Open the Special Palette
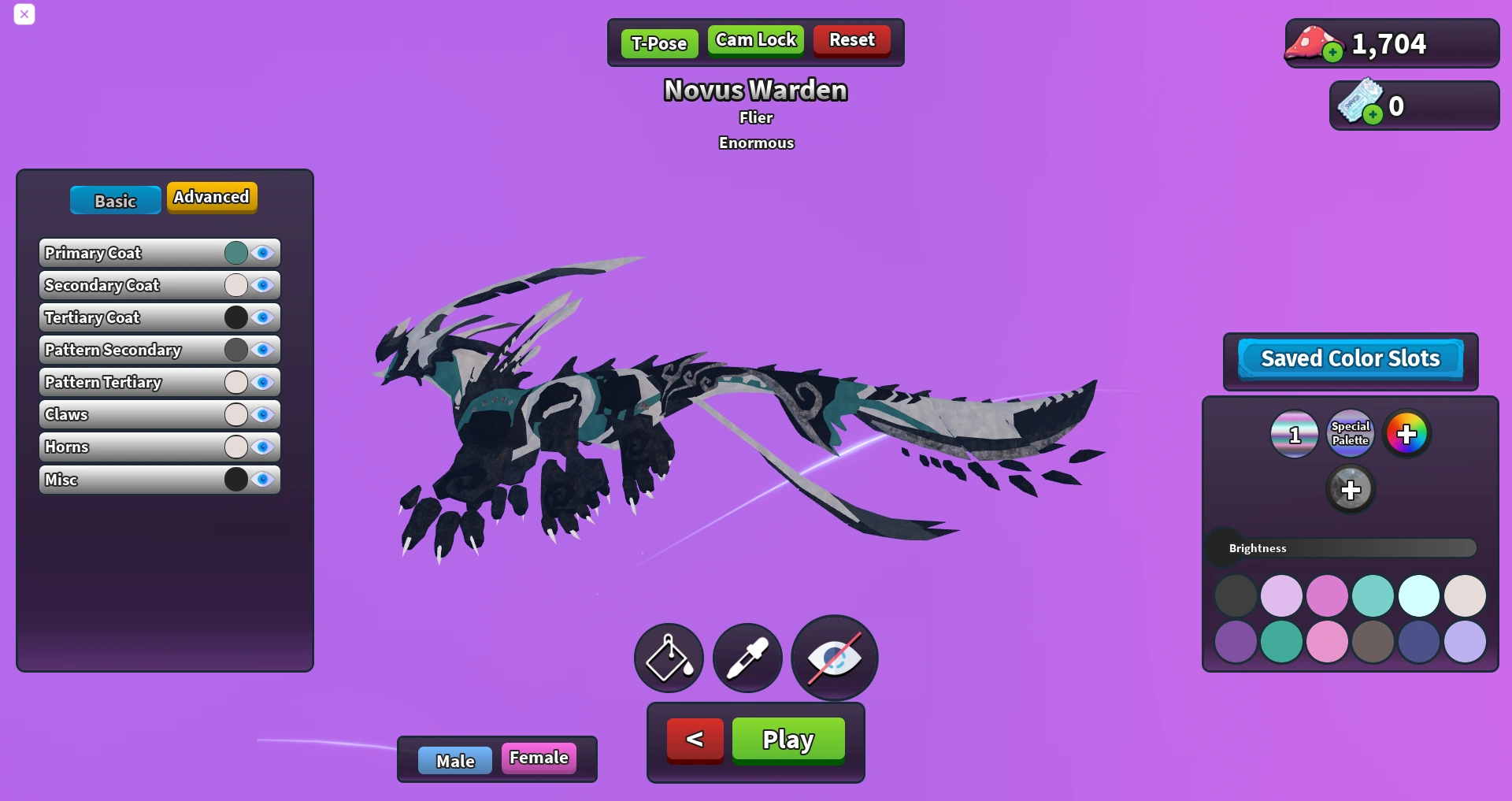The image size is (1512, 801). point(1349,432)
